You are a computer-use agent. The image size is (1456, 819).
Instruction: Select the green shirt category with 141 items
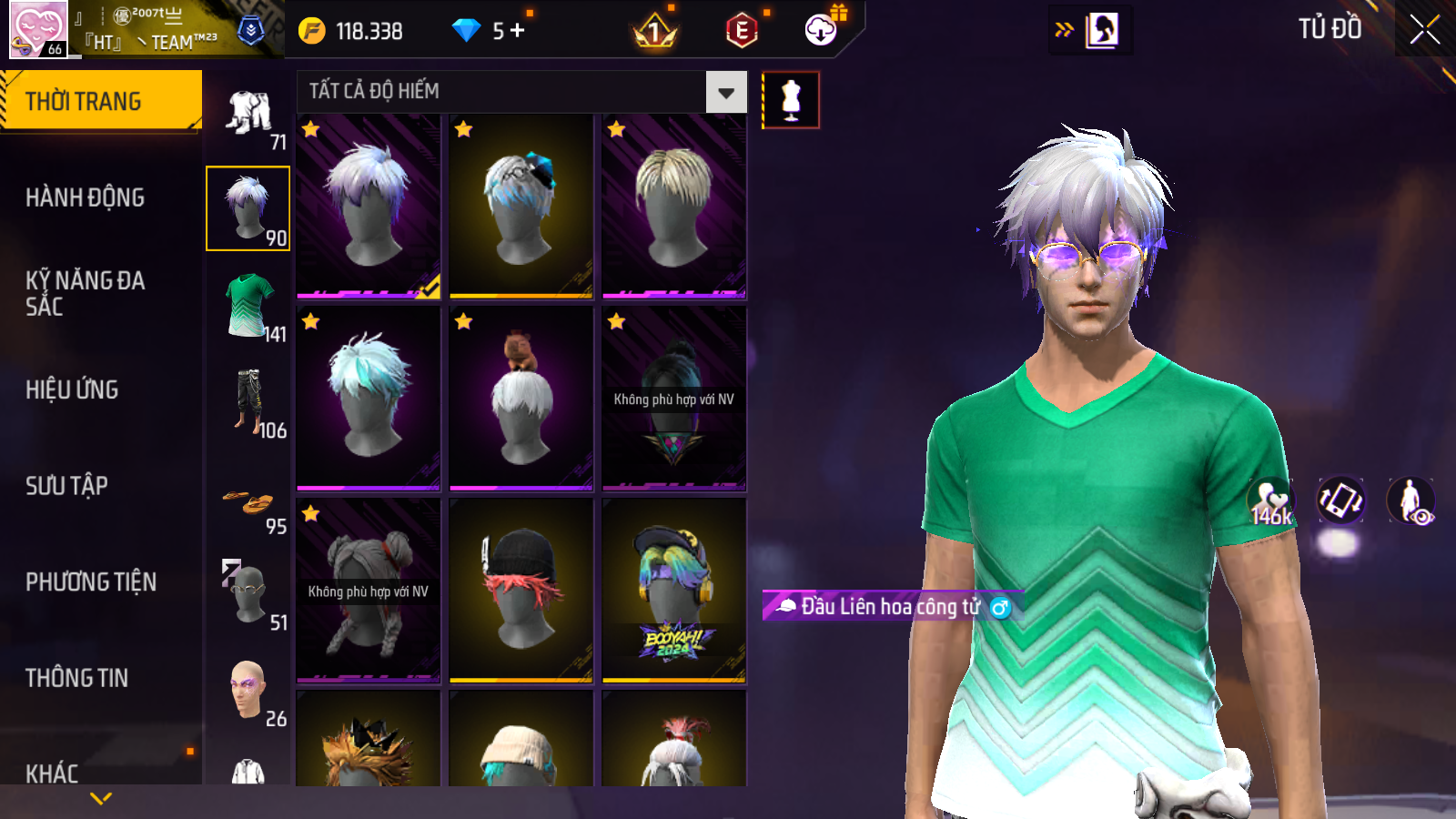tap(250, 307)
